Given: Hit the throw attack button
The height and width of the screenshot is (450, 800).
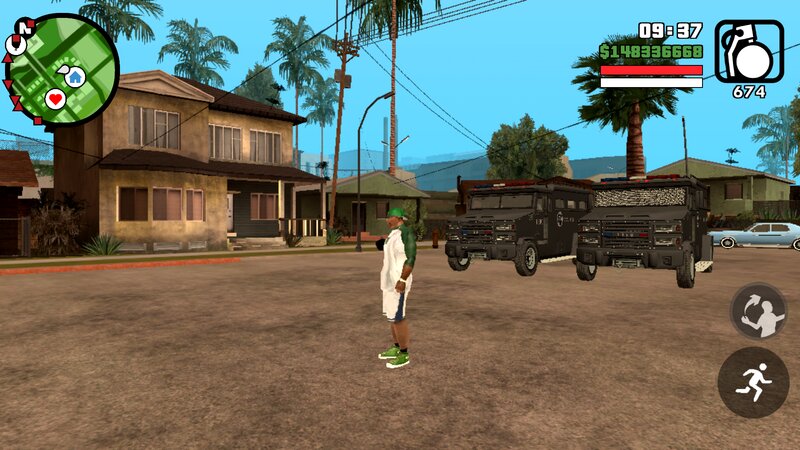Looking at the screenshot, I should [x=757, y=311].
